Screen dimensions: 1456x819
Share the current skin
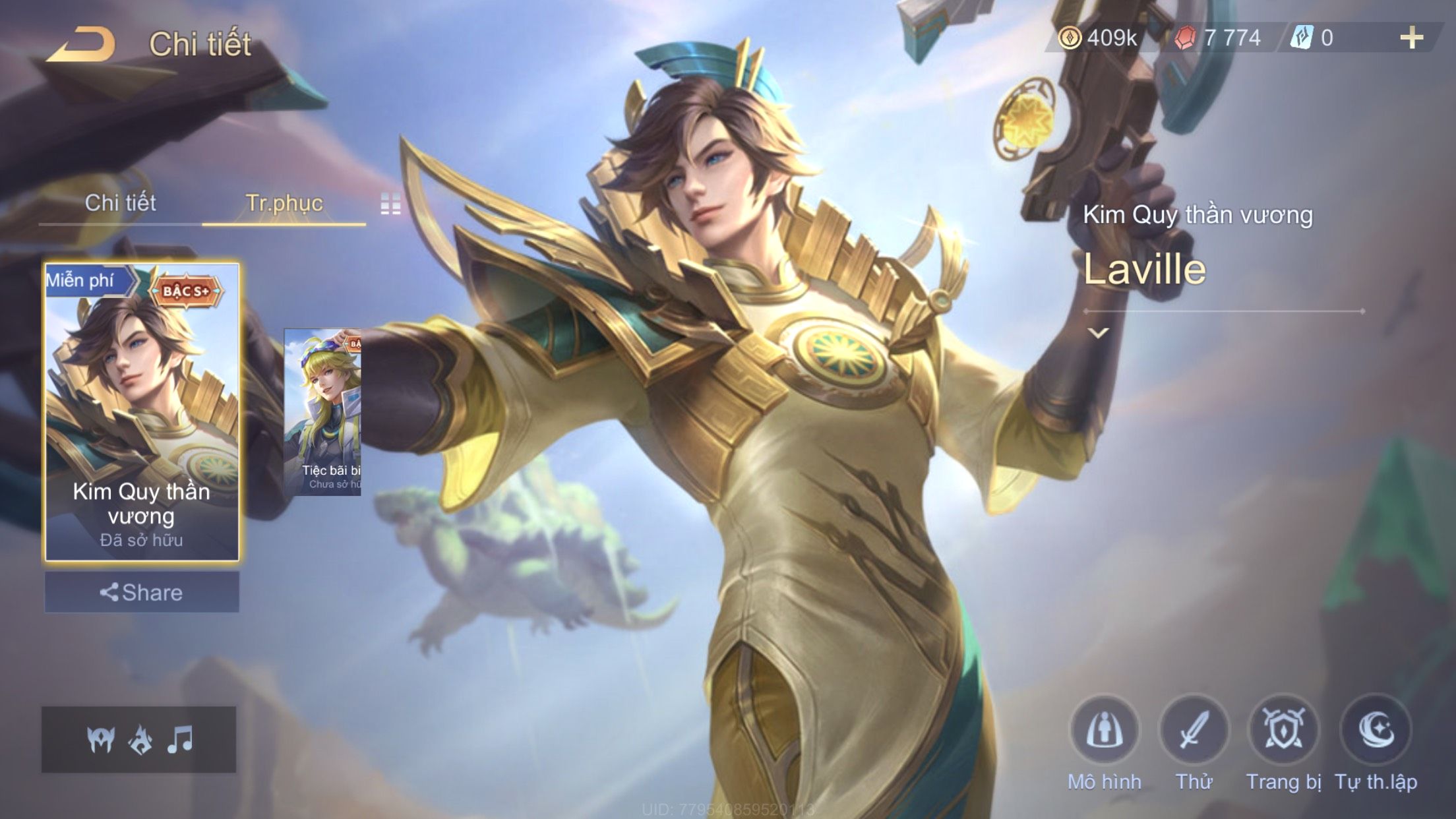pyautogui.click(x=142, y=592)
